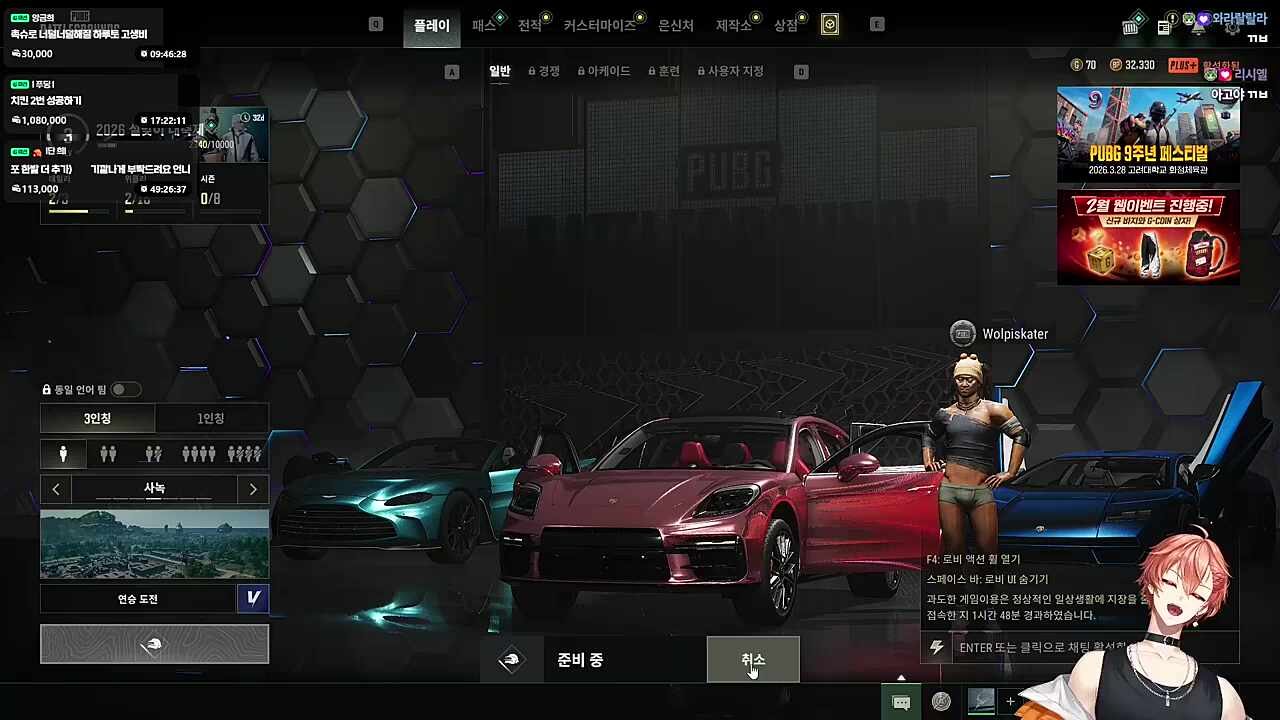Select the solo single-player team size icon
This screenshot has width=1280, height=720.
pyautogui.click(x=63, y=454)
